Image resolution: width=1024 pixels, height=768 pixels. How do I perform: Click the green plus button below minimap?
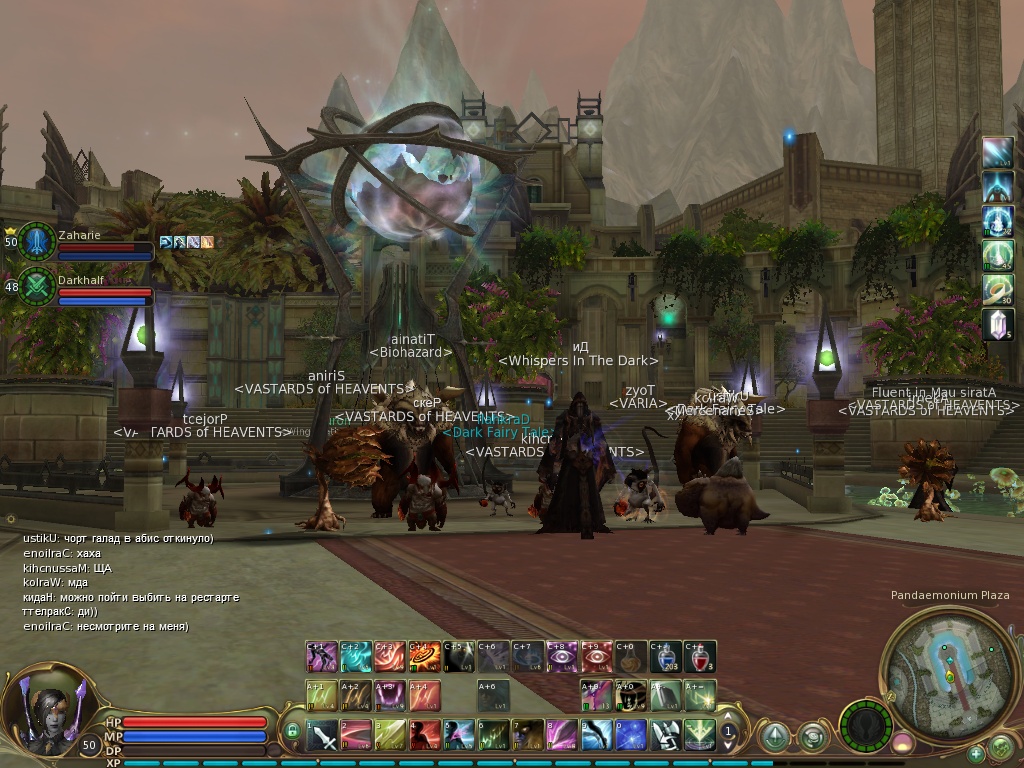pyautogui.click(x=975, y=753)
